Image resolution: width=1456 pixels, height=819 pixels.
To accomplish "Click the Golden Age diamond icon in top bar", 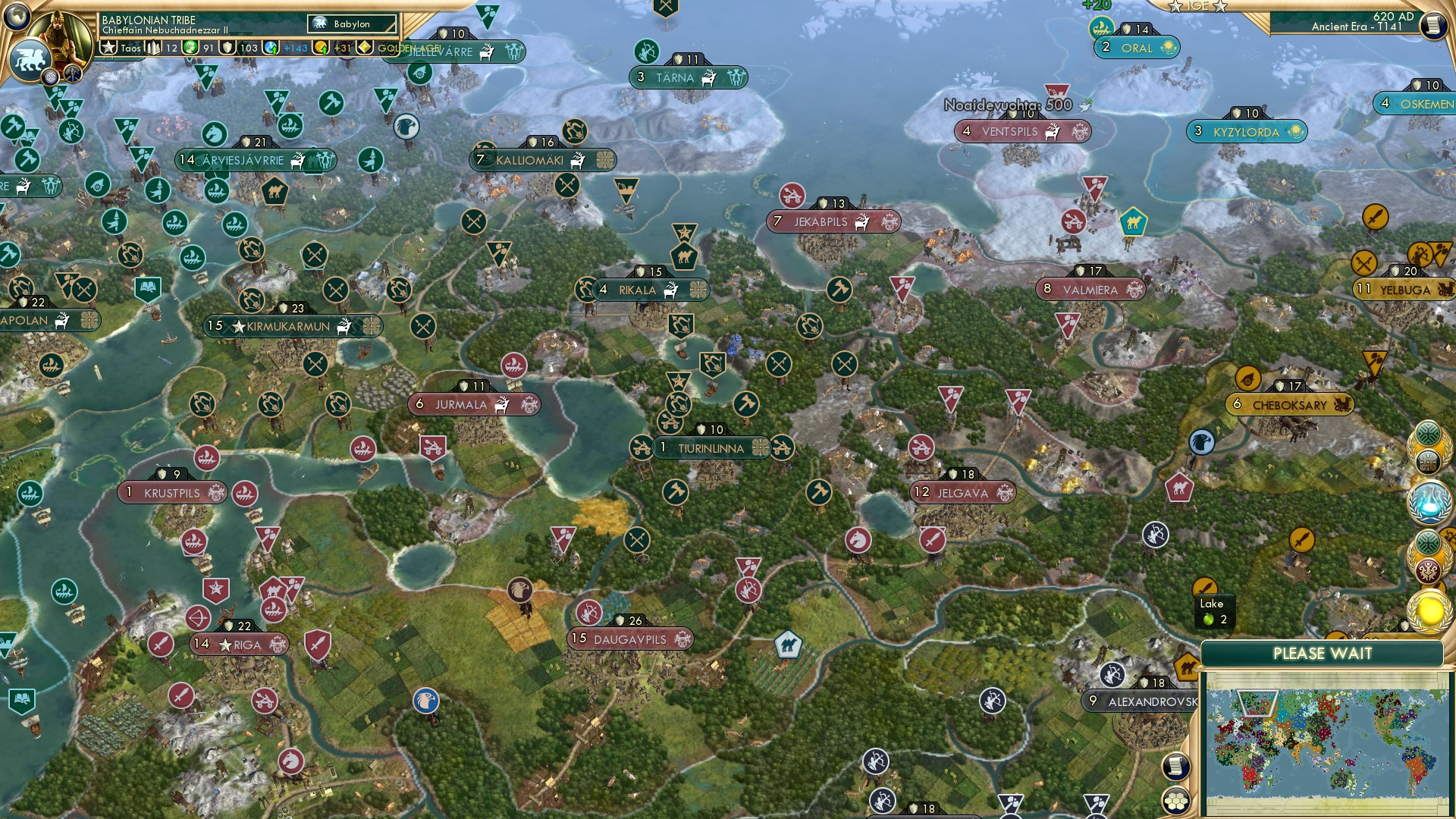I will pyautogui.click(x=365, y=47).
